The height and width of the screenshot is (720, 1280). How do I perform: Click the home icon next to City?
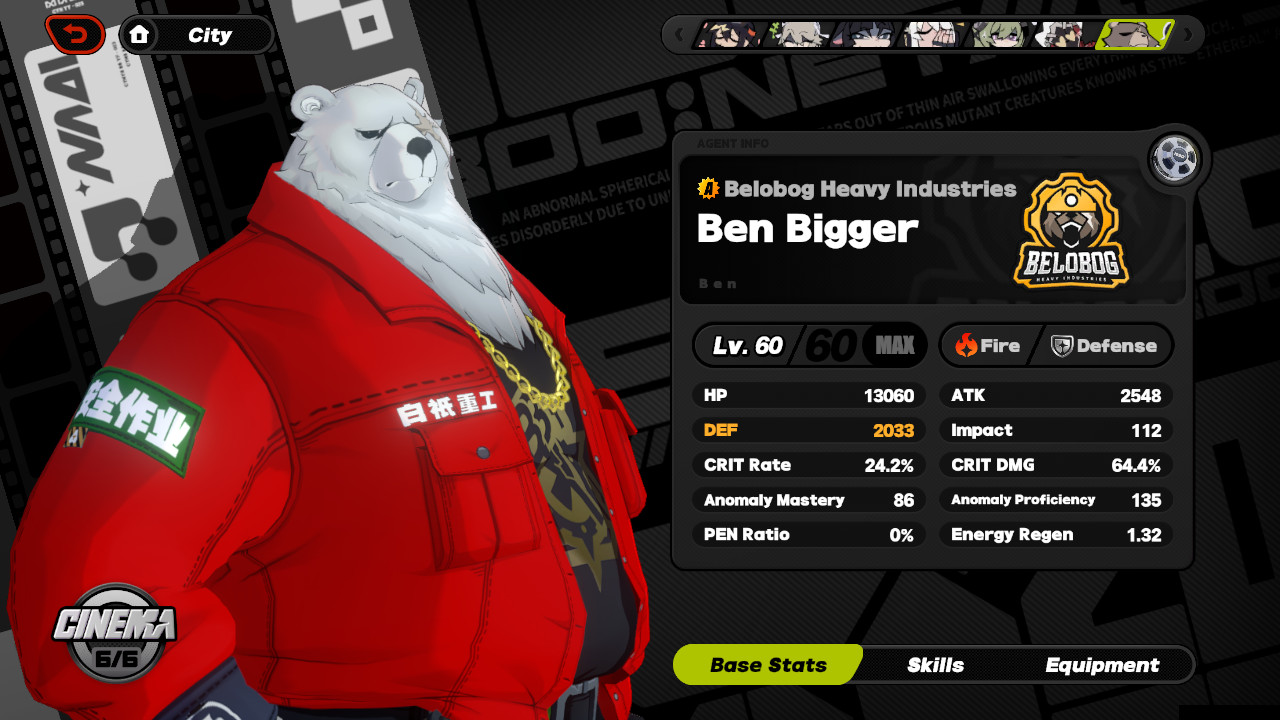[x=140, y=34]
